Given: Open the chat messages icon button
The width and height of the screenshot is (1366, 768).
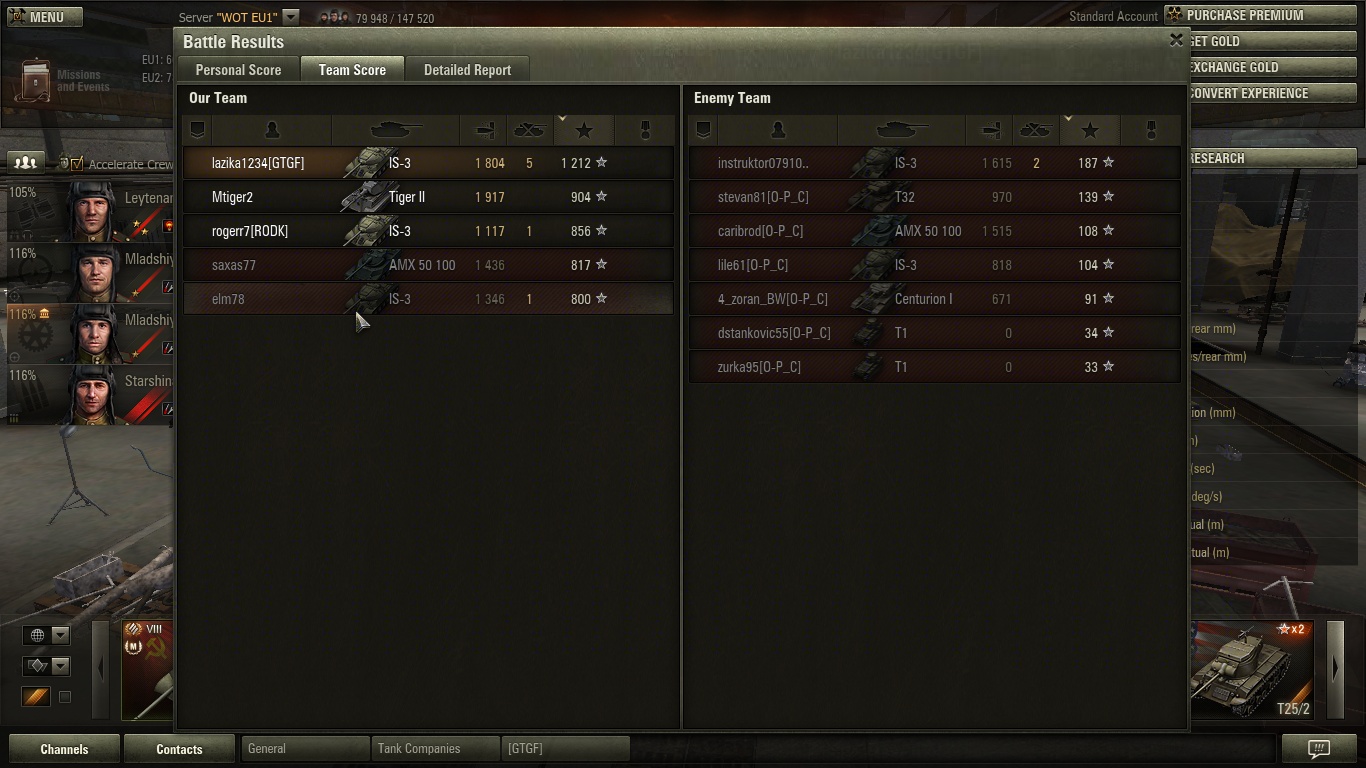Looking at the screenshot, I should point(1319,749).
